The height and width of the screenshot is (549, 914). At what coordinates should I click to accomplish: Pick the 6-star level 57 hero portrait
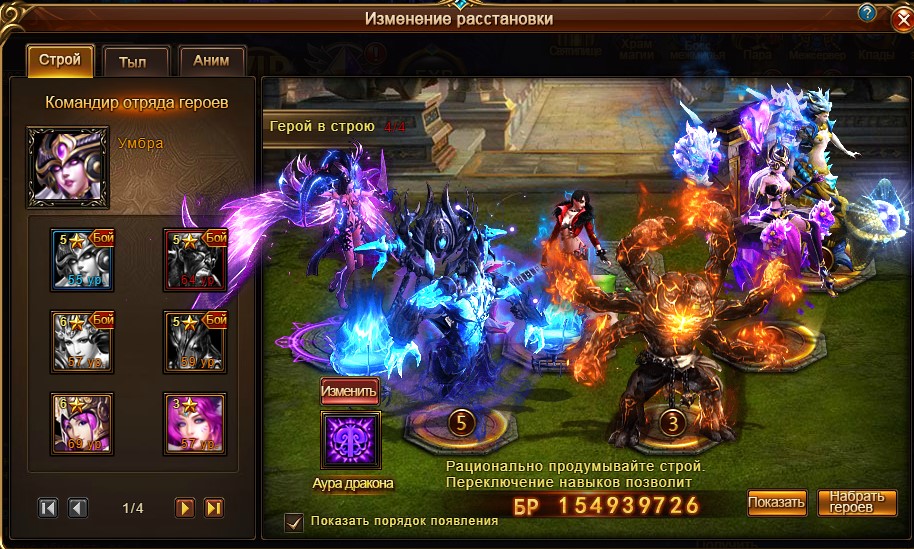(x=82, y=342)
